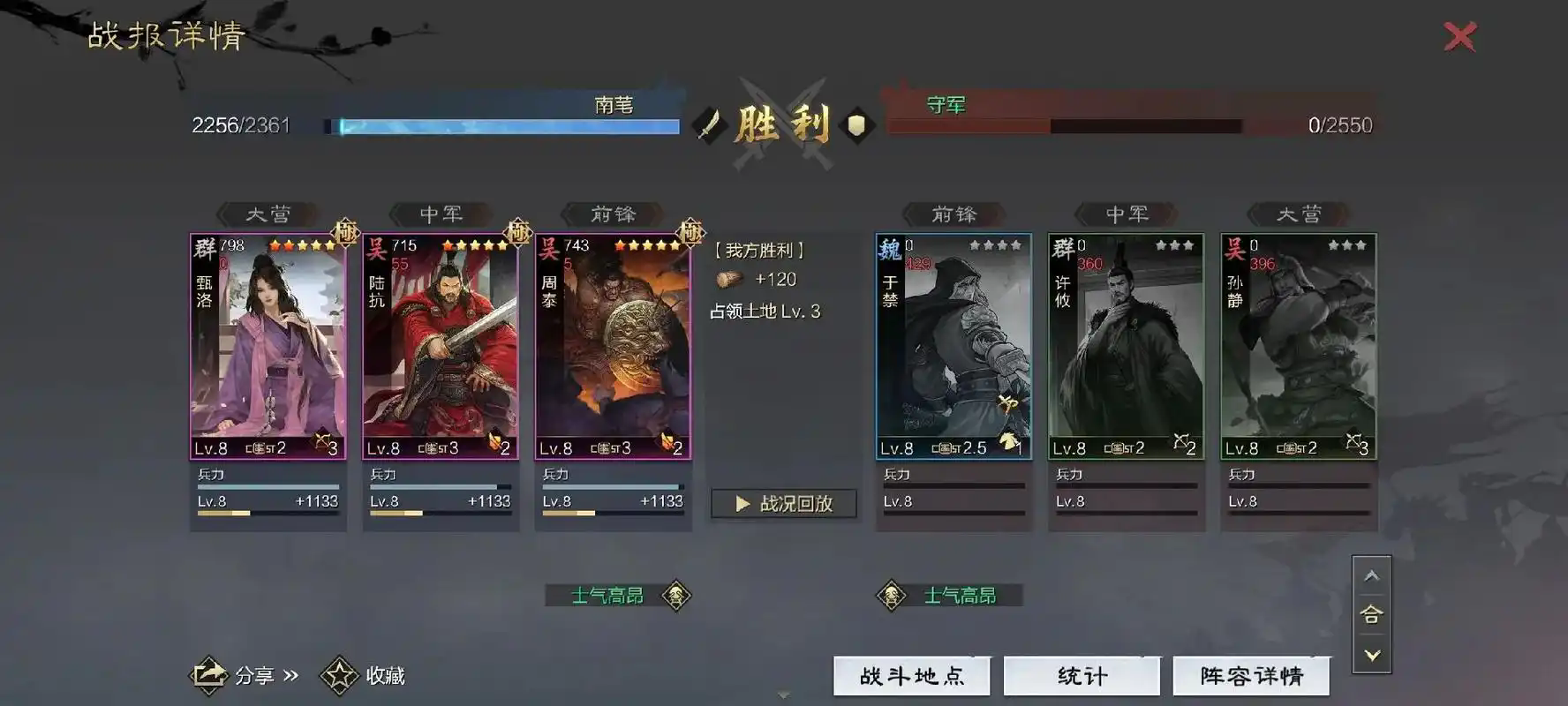
Task: Click the blue 南茋 troop health bar
Action: (503, 125)
